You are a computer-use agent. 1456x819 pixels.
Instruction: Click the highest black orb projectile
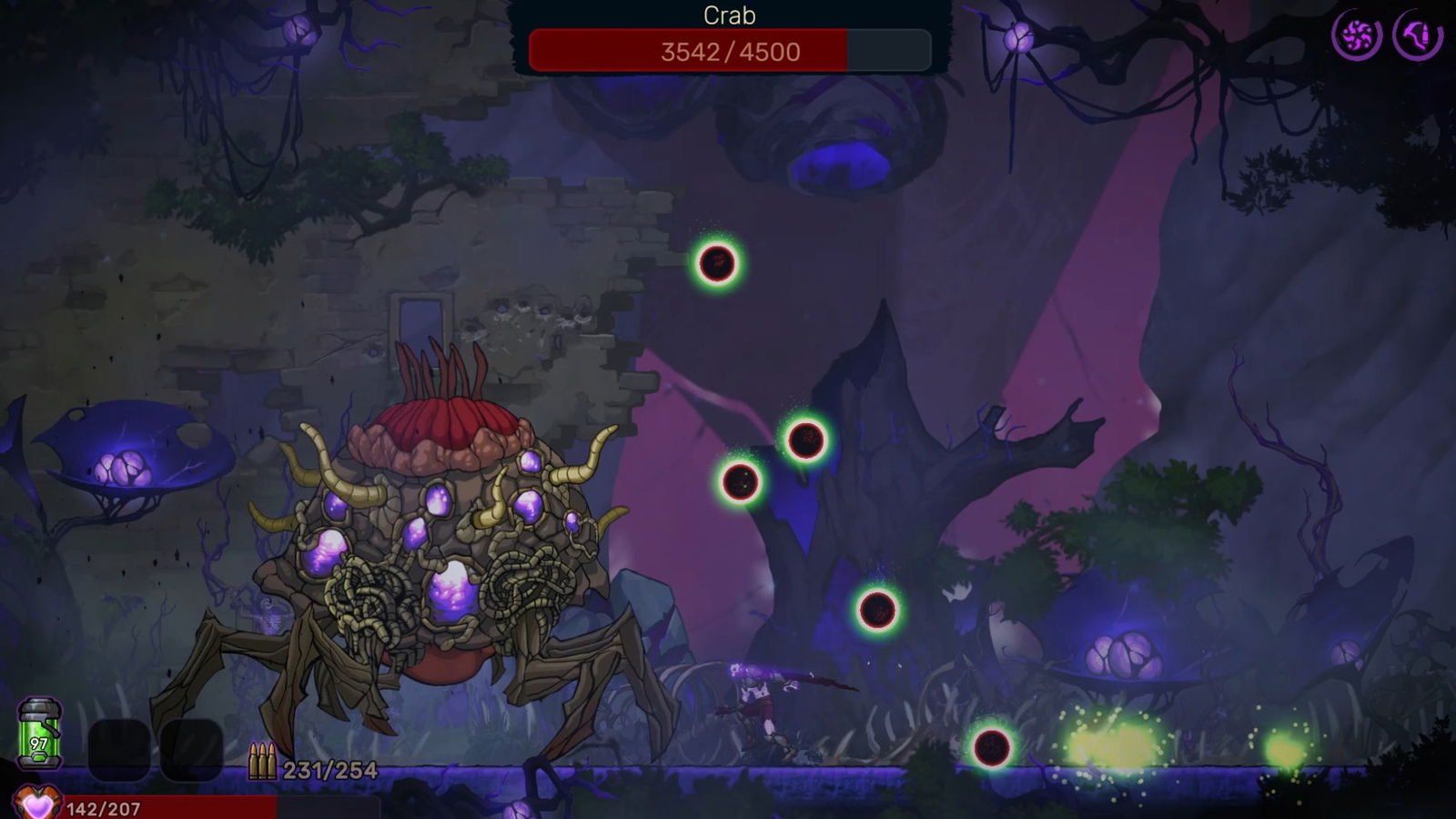pyautogui.click(x=716, y=265)
